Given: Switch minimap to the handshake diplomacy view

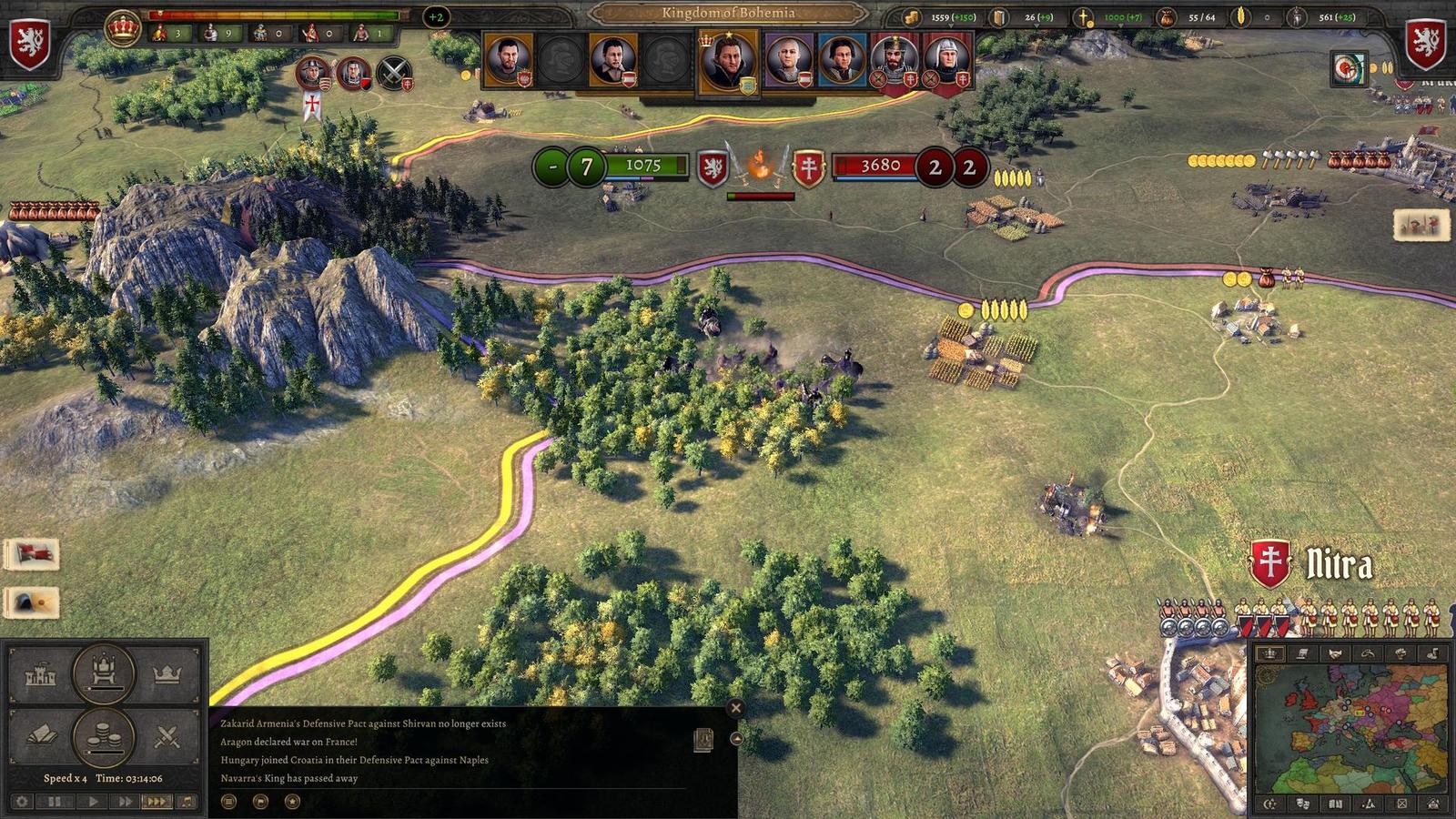Looking at the screenshot, I should click(1335, 653).
